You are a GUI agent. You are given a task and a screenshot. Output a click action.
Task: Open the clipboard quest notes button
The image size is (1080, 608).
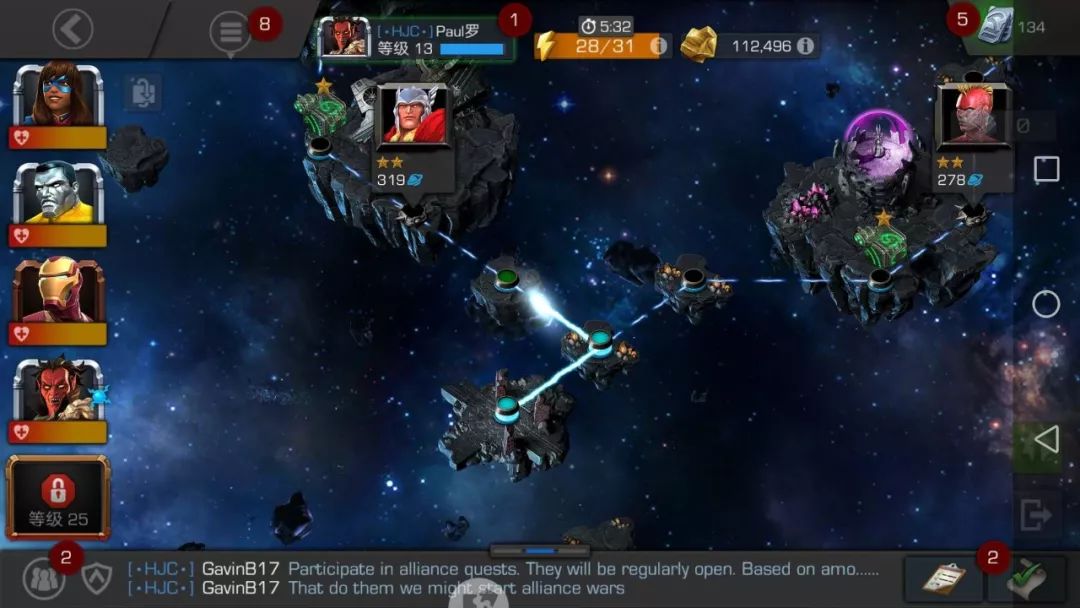coord(936,579)
